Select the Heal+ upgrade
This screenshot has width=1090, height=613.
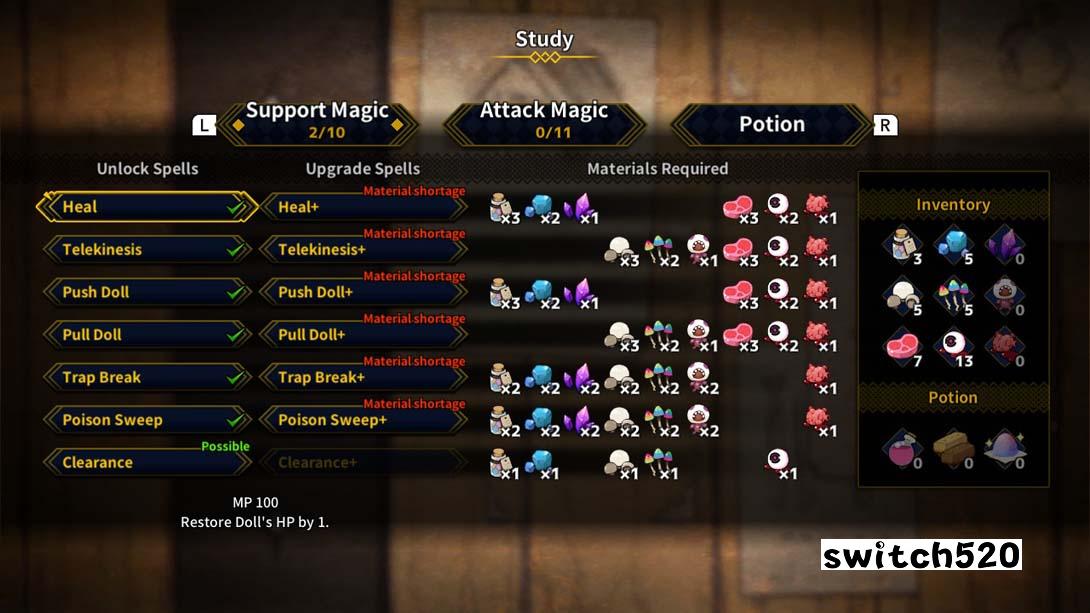(x=363, y=207)
